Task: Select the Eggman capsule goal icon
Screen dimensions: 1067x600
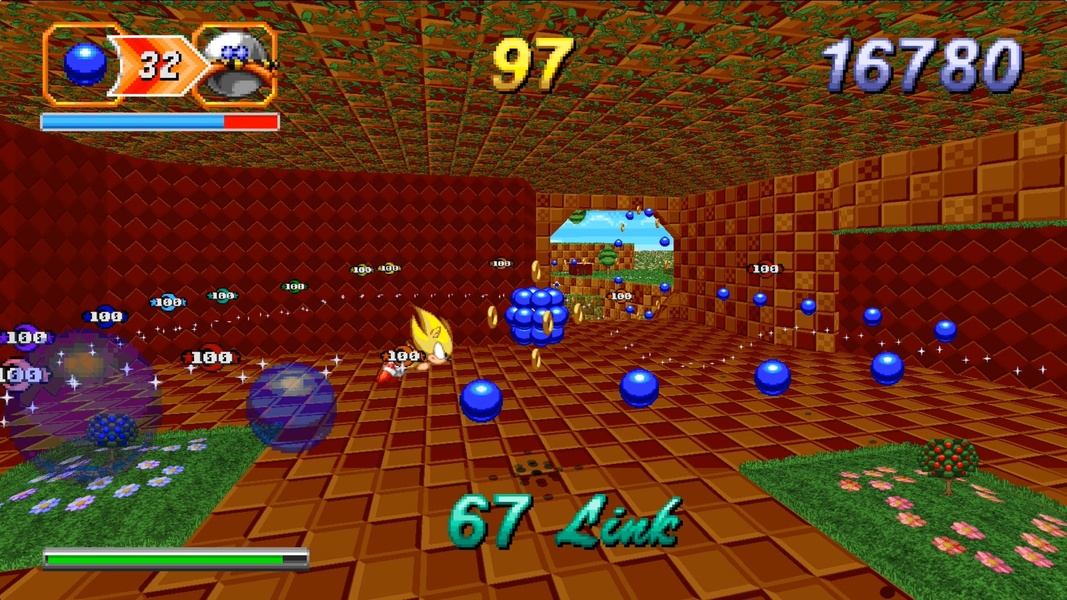Action: pyautogui.click(x=236, y=66)
